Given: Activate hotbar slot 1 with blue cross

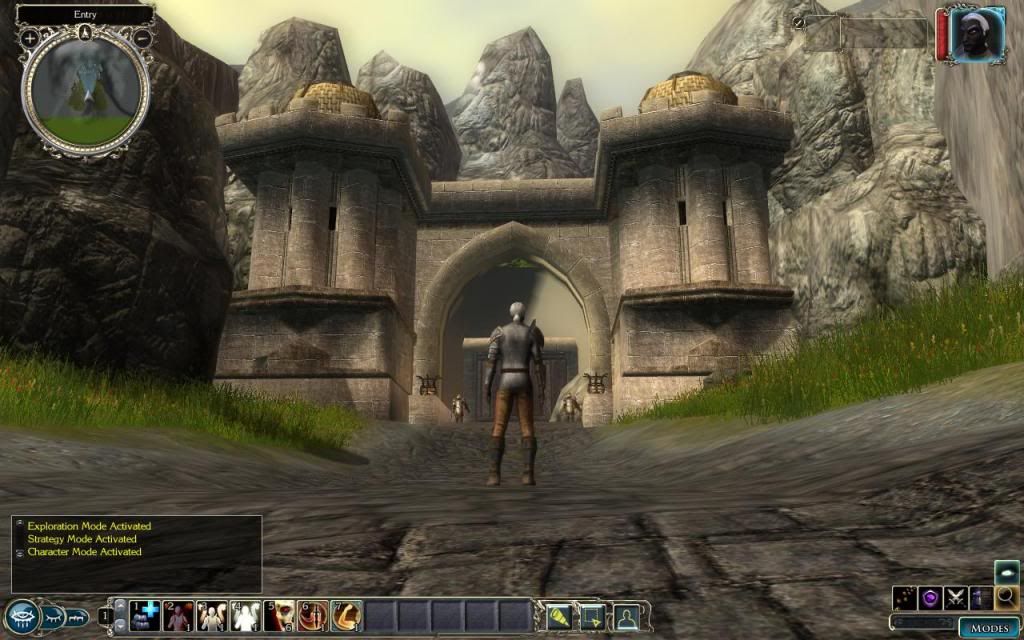Looking at the screenshot, I should tap(145, 615).
